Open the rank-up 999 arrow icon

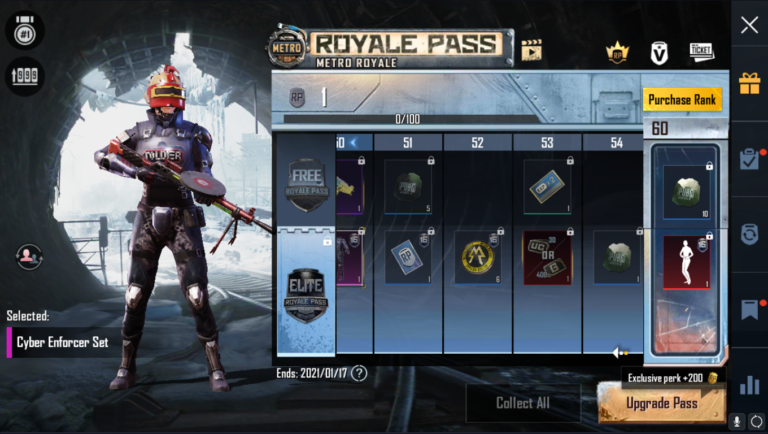[24, 76]
